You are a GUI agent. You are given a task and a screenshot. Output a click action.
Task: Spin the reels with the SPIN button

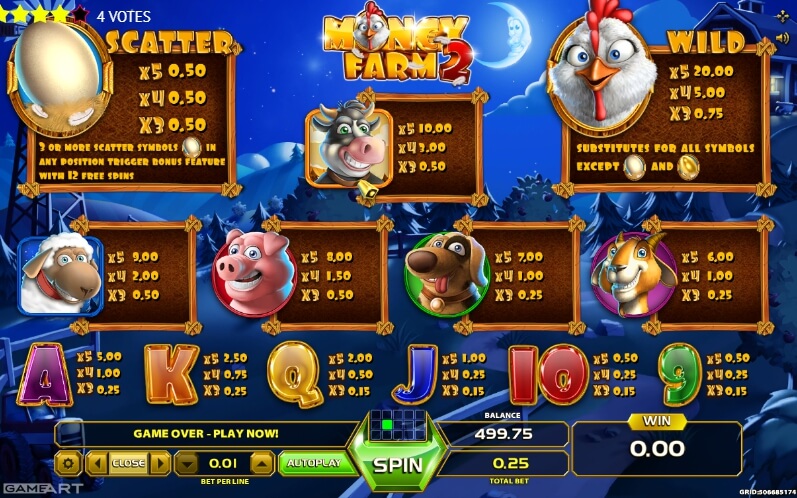click(x=398, y=465)
